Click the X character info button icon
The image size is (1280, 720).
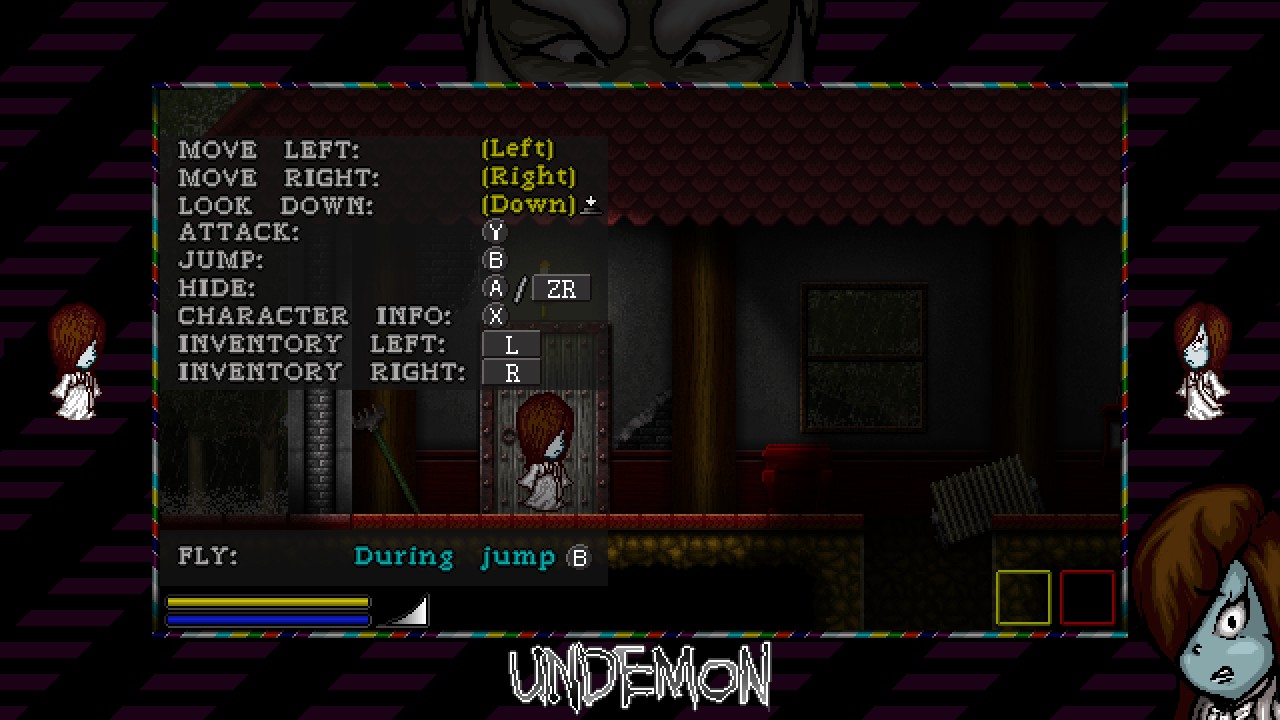494,315
